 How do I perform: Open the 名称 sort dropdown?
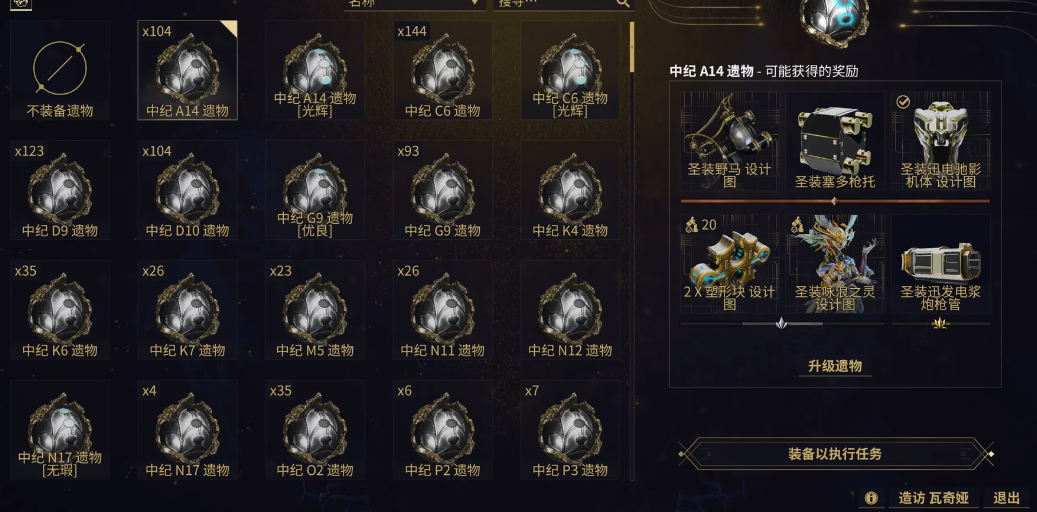click(x=412, y=3)
